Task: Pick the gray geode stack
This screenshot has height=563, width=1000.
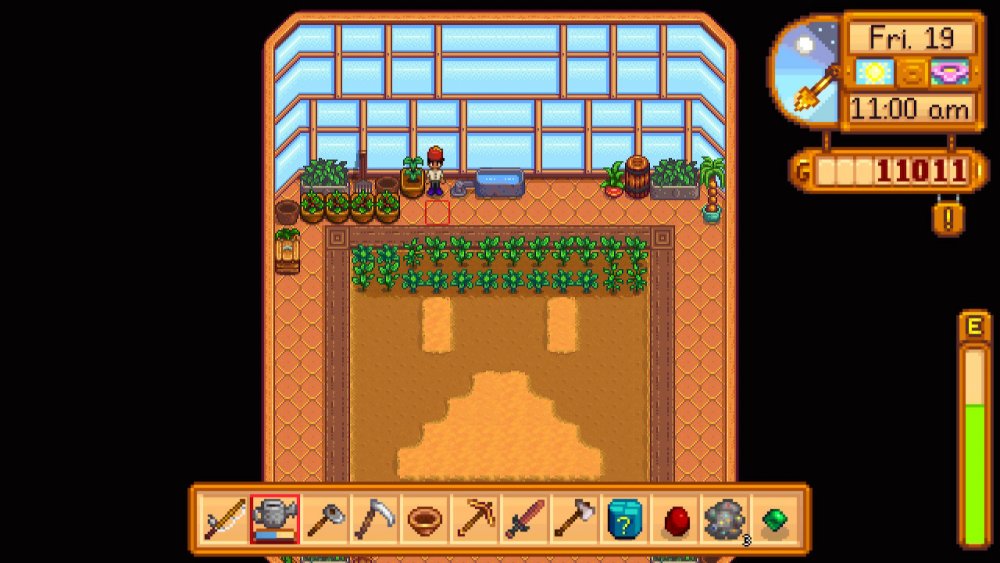Action: click(x=725, y=519)
